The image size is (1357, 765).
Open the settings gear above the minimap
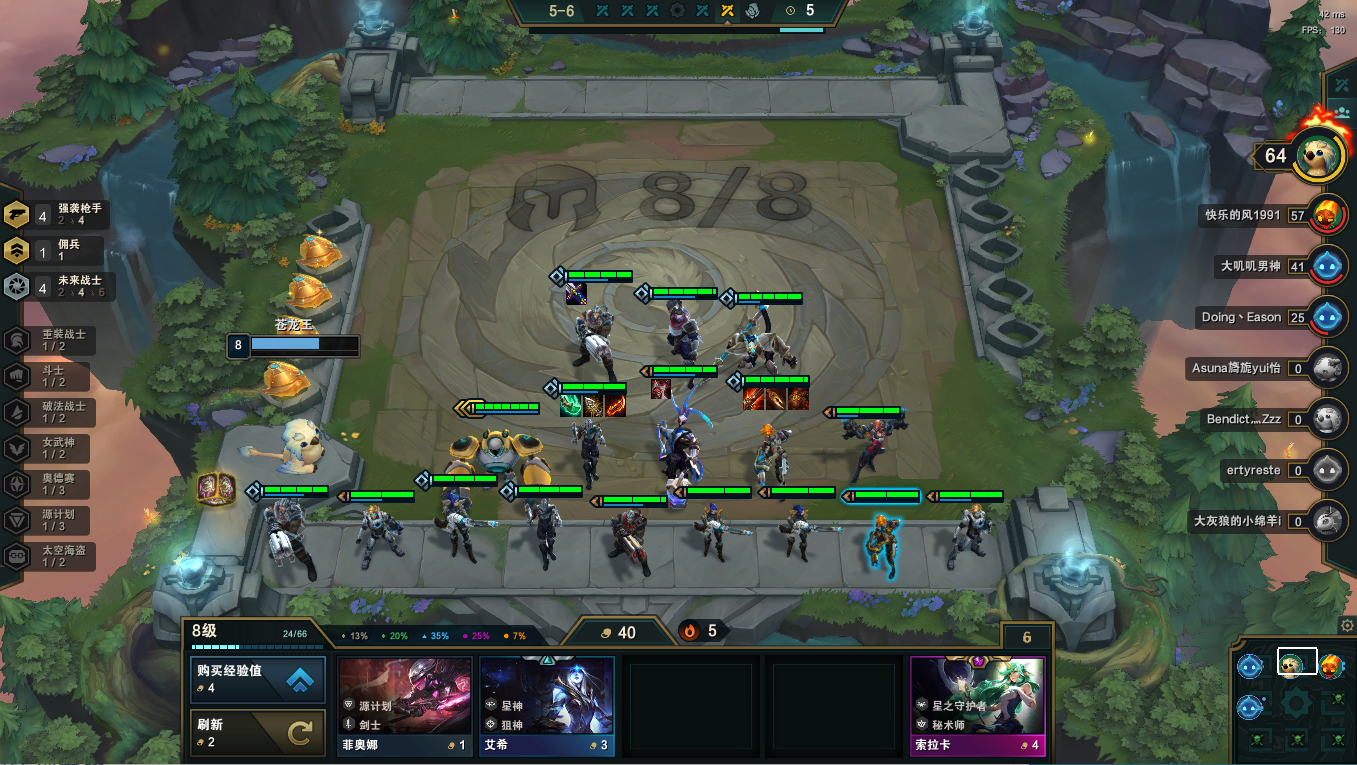[1347, 625]
